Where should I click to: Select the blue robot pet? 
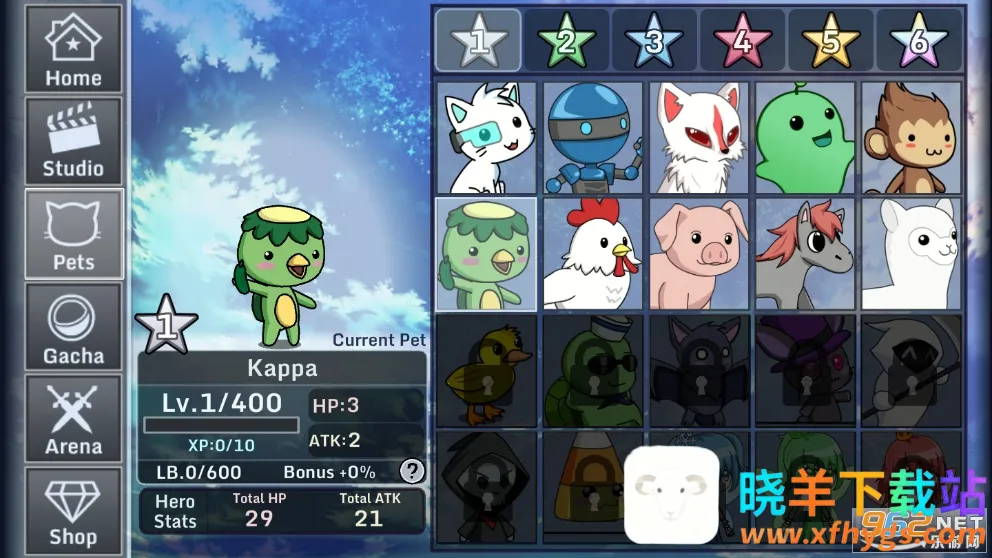click(593, 138)
